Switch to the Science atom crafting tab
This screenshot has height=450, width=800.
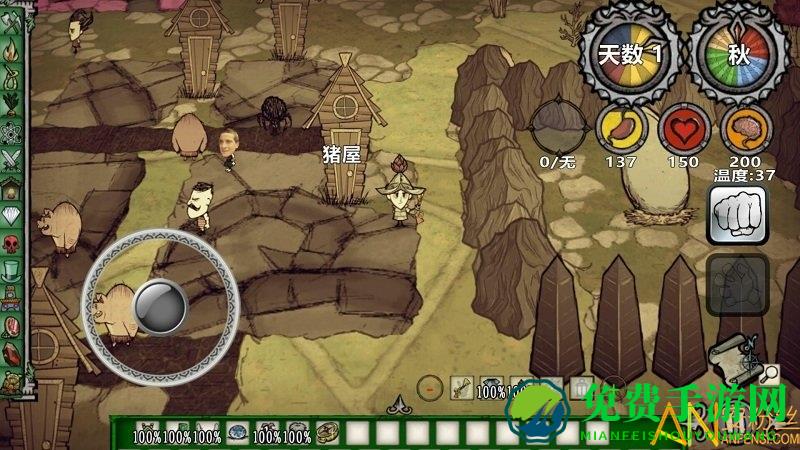11,131
